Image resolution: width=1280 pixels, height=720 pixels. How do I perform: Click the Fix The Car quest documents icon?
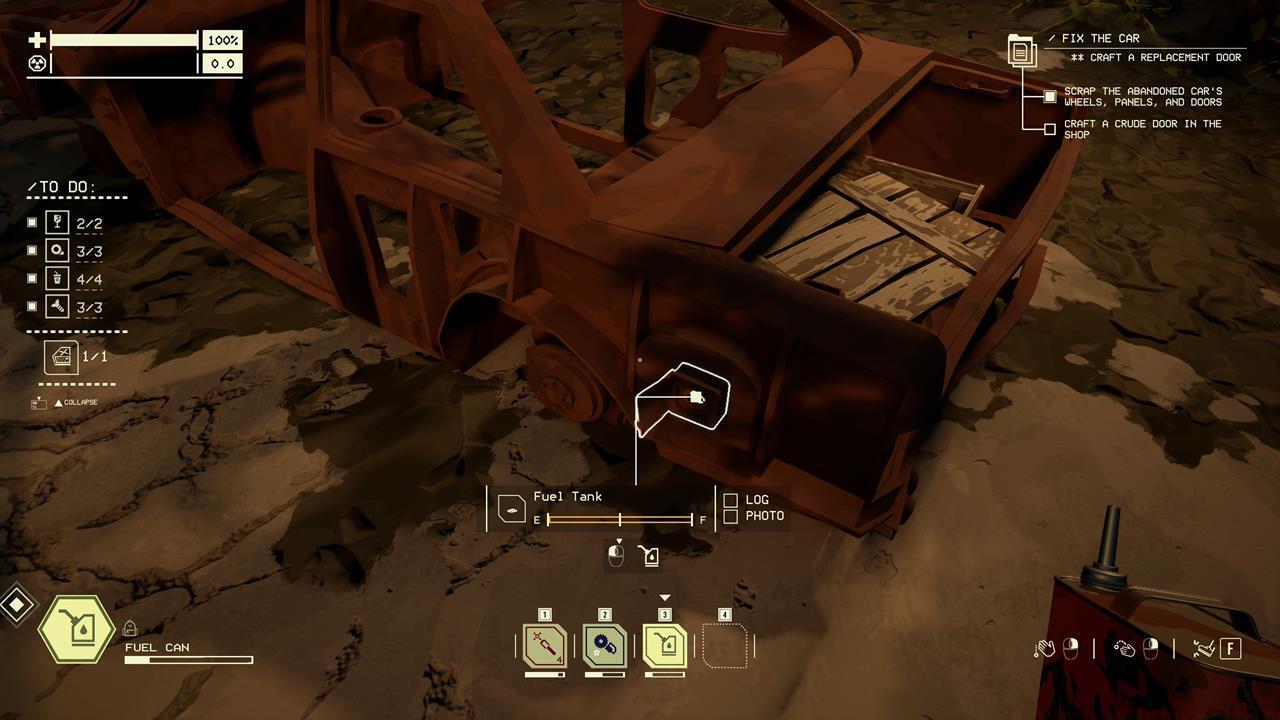point(1020,50)
